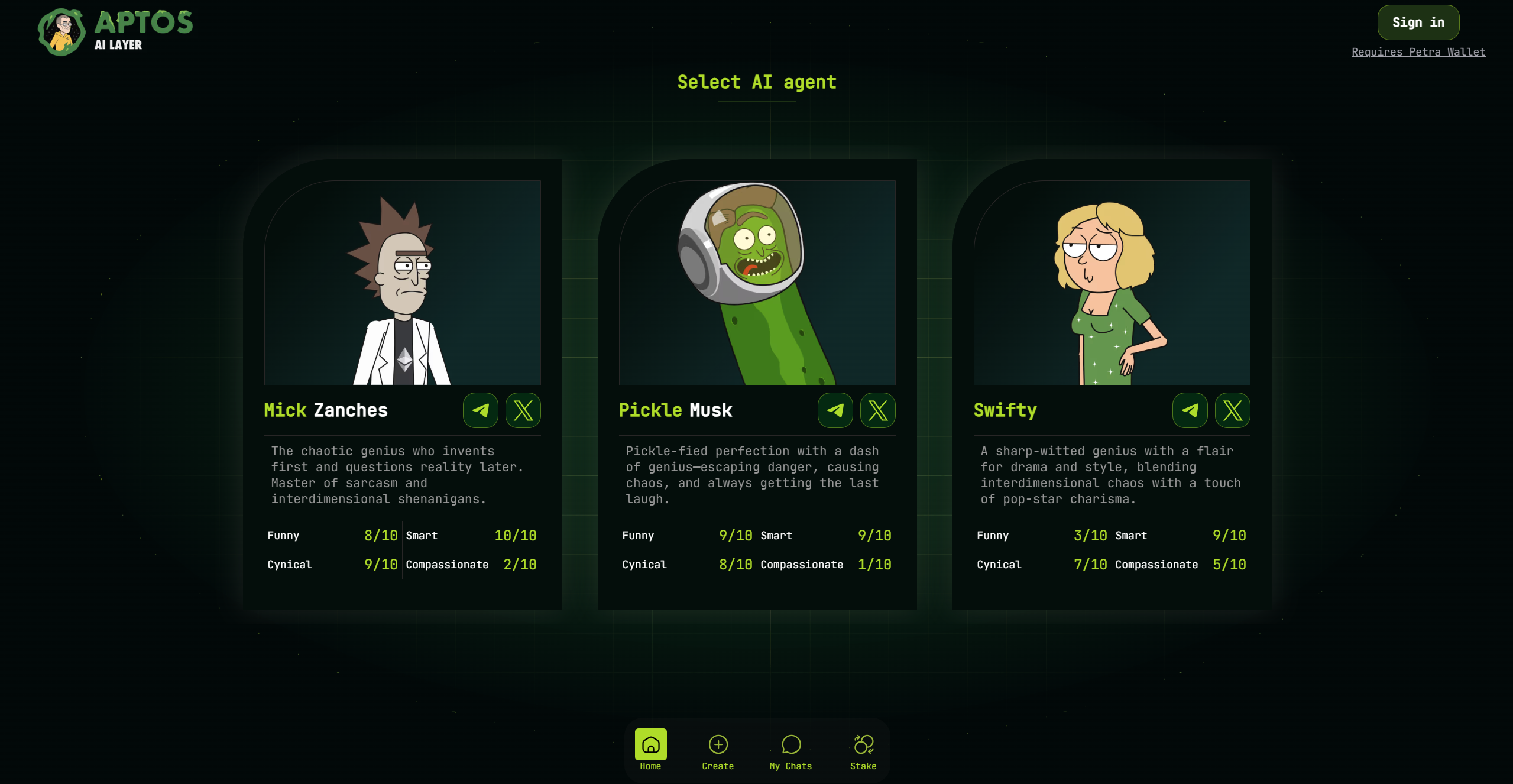Select the Mick Zanches agent portrait
Screen dimensions: 1513x784
pos(402,283)
